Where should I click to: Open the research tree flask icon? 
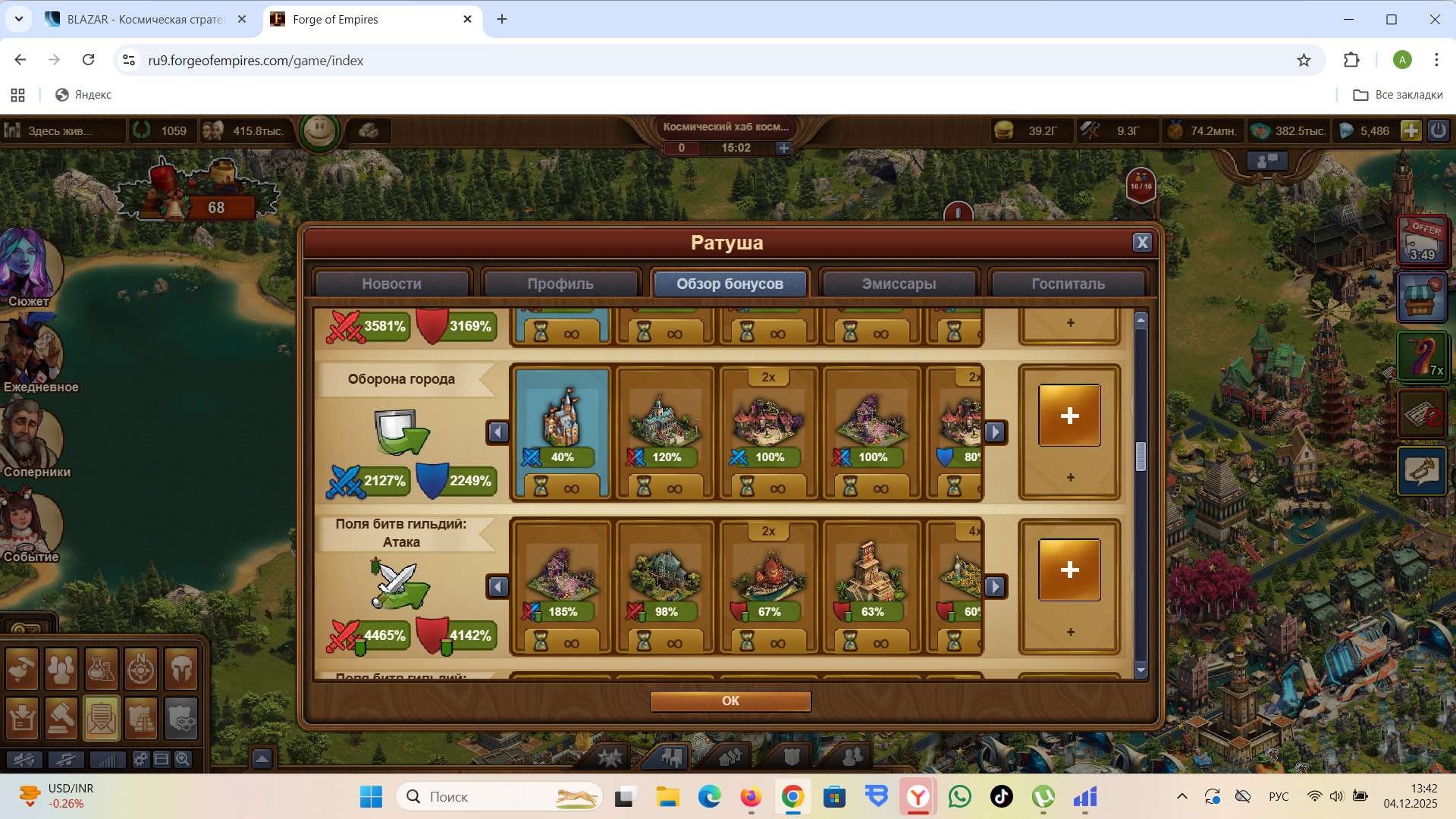(102, 671)
